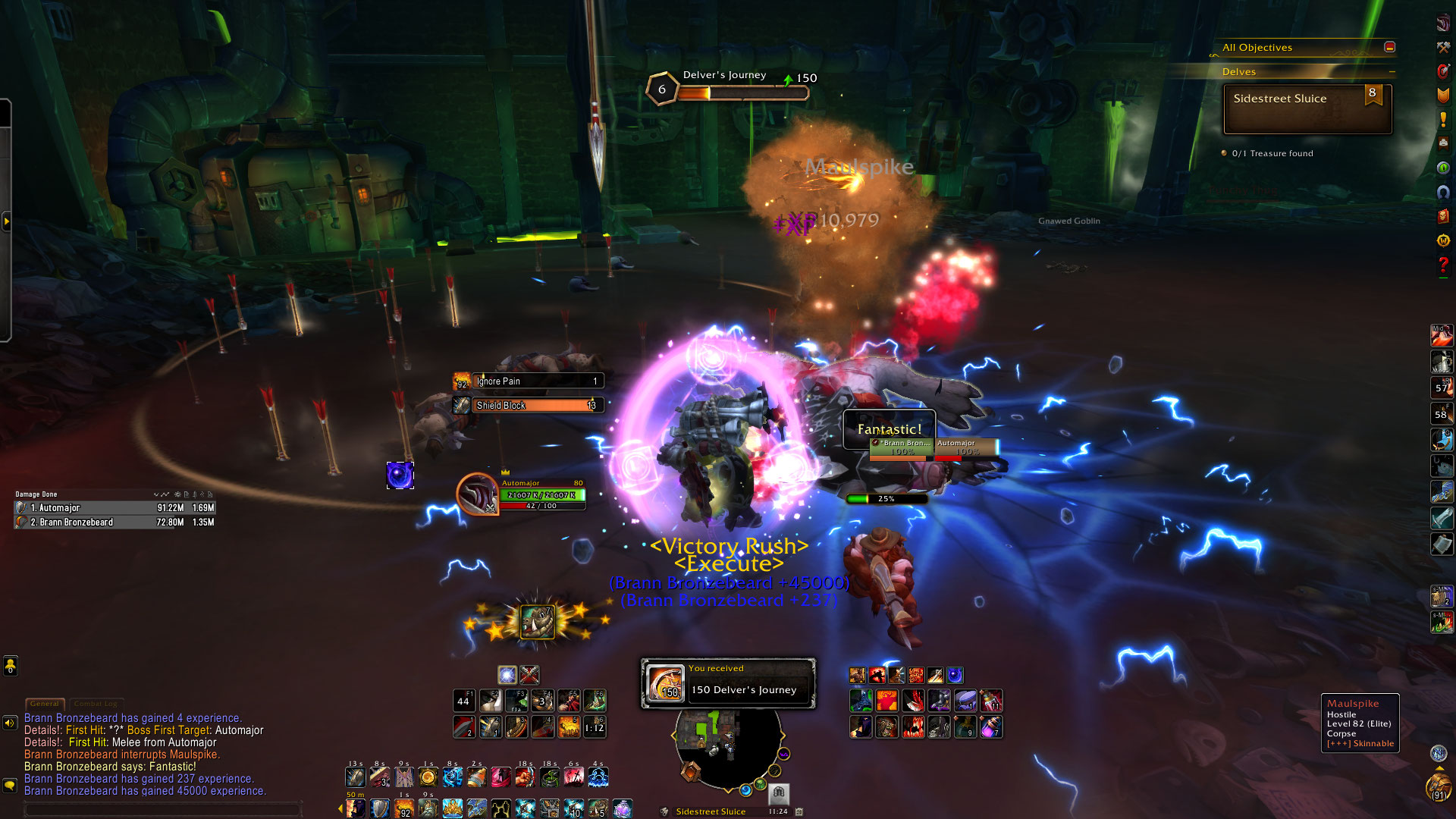1456x819 pixels.
Task: Select Brann Bronzebeard row in damage meter
Action: coord(115,522)
